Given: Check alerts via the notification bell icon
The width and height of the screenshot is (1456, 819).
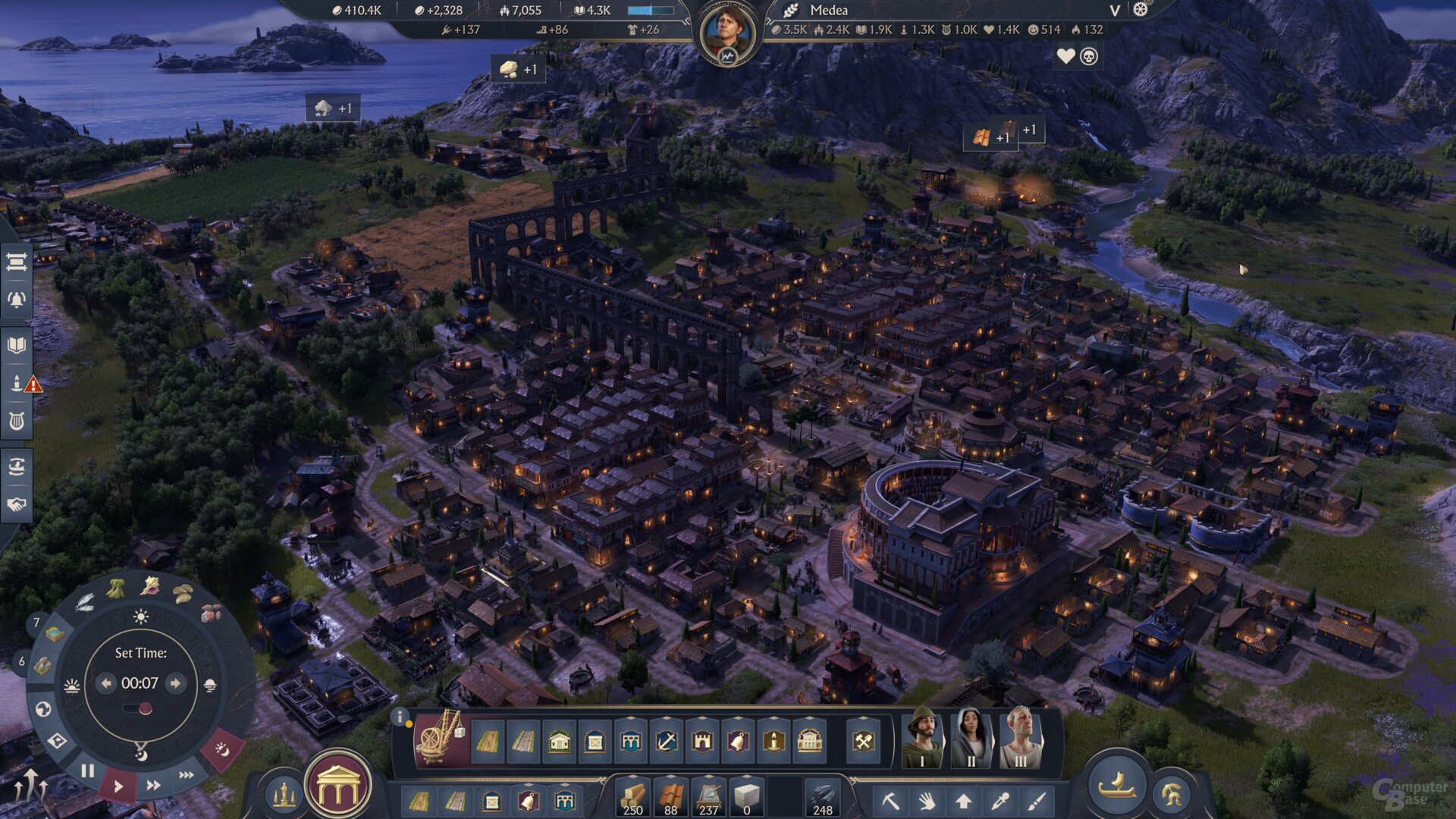Looking at the screenshot, I should [x=15, y=299].
